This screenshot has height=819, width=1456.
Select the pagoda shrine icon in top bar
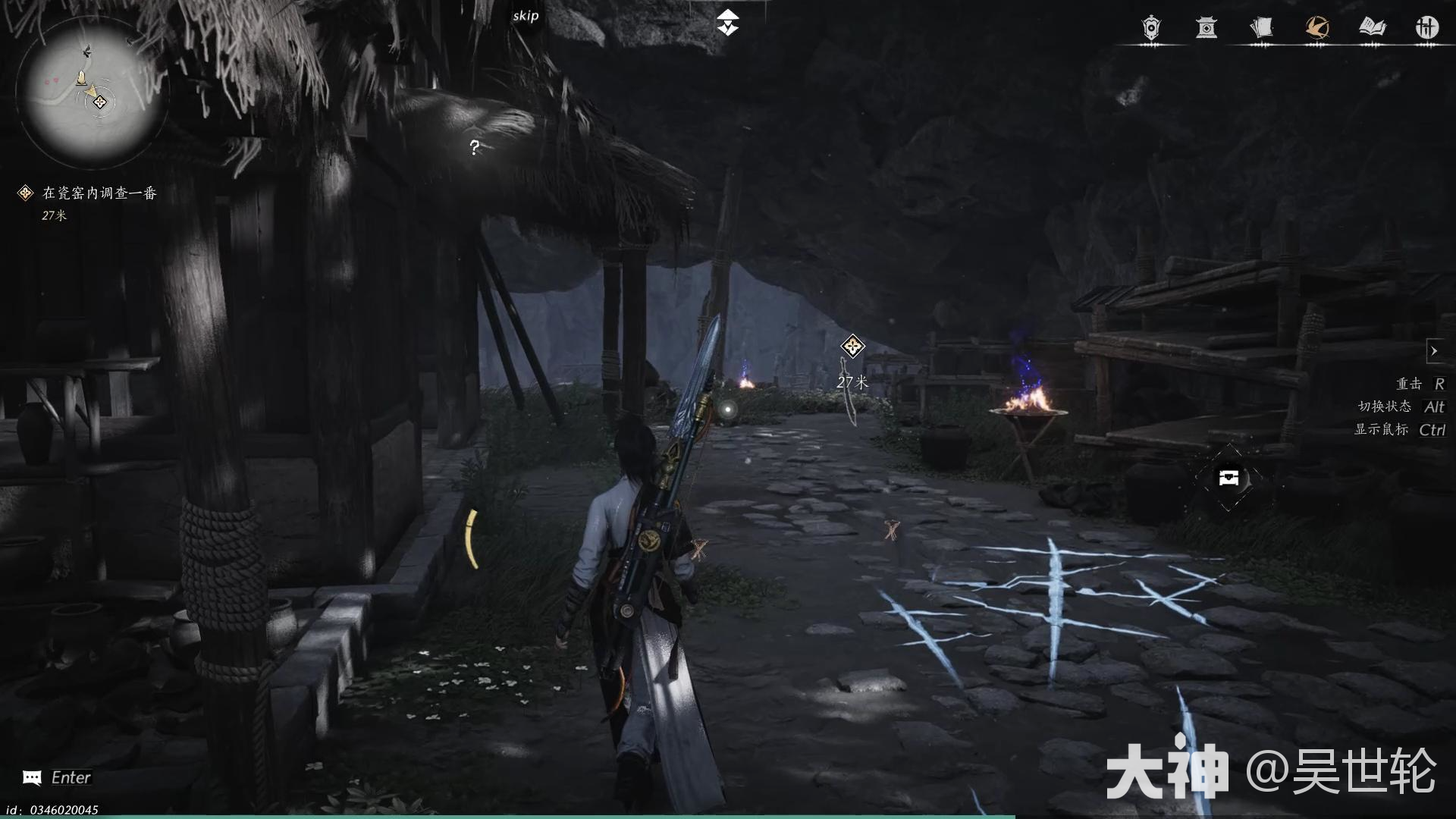[1207, 28]
